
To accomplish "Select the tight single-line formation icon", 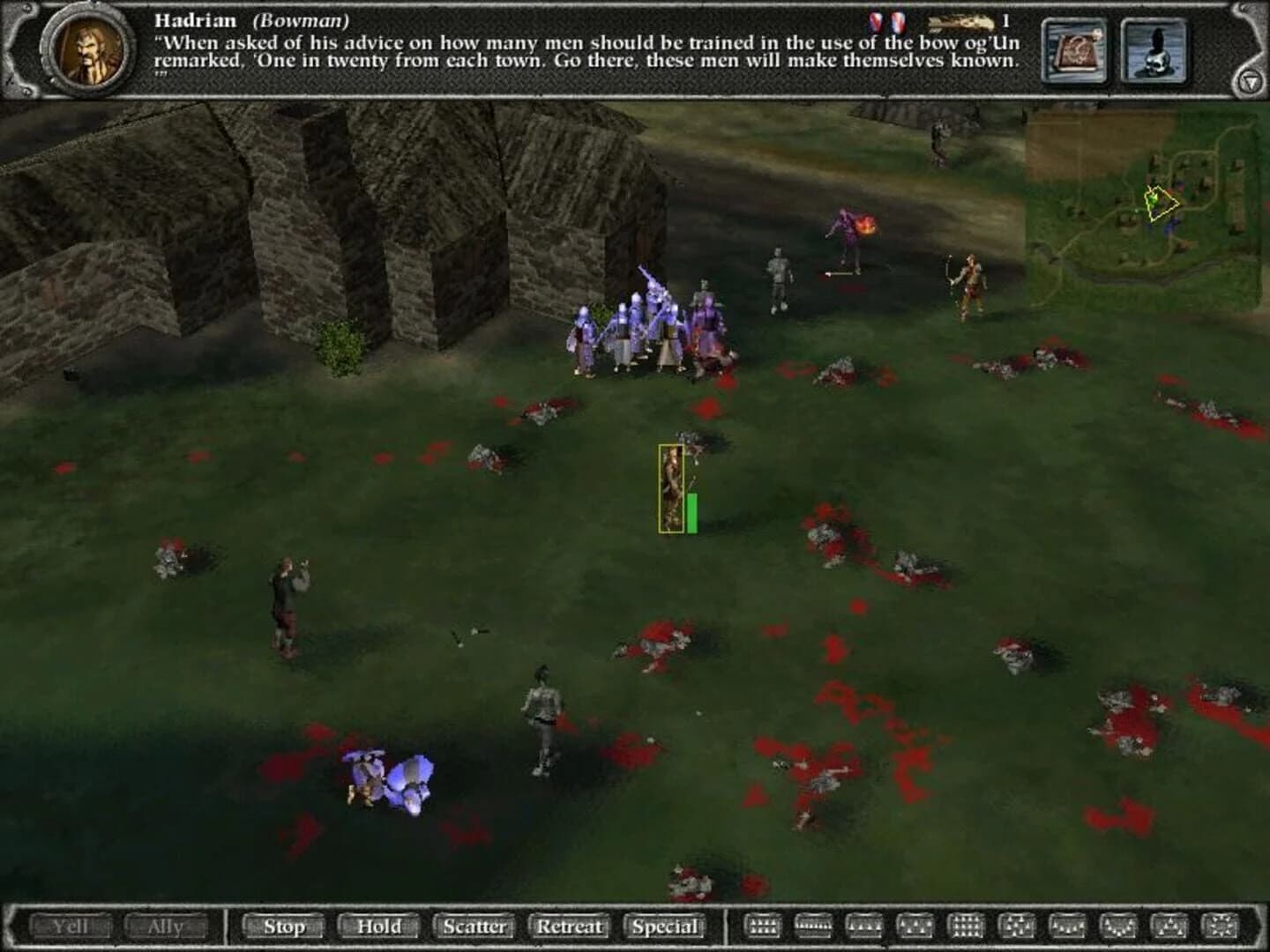I will pyautogui.click(x=812, y=927).
